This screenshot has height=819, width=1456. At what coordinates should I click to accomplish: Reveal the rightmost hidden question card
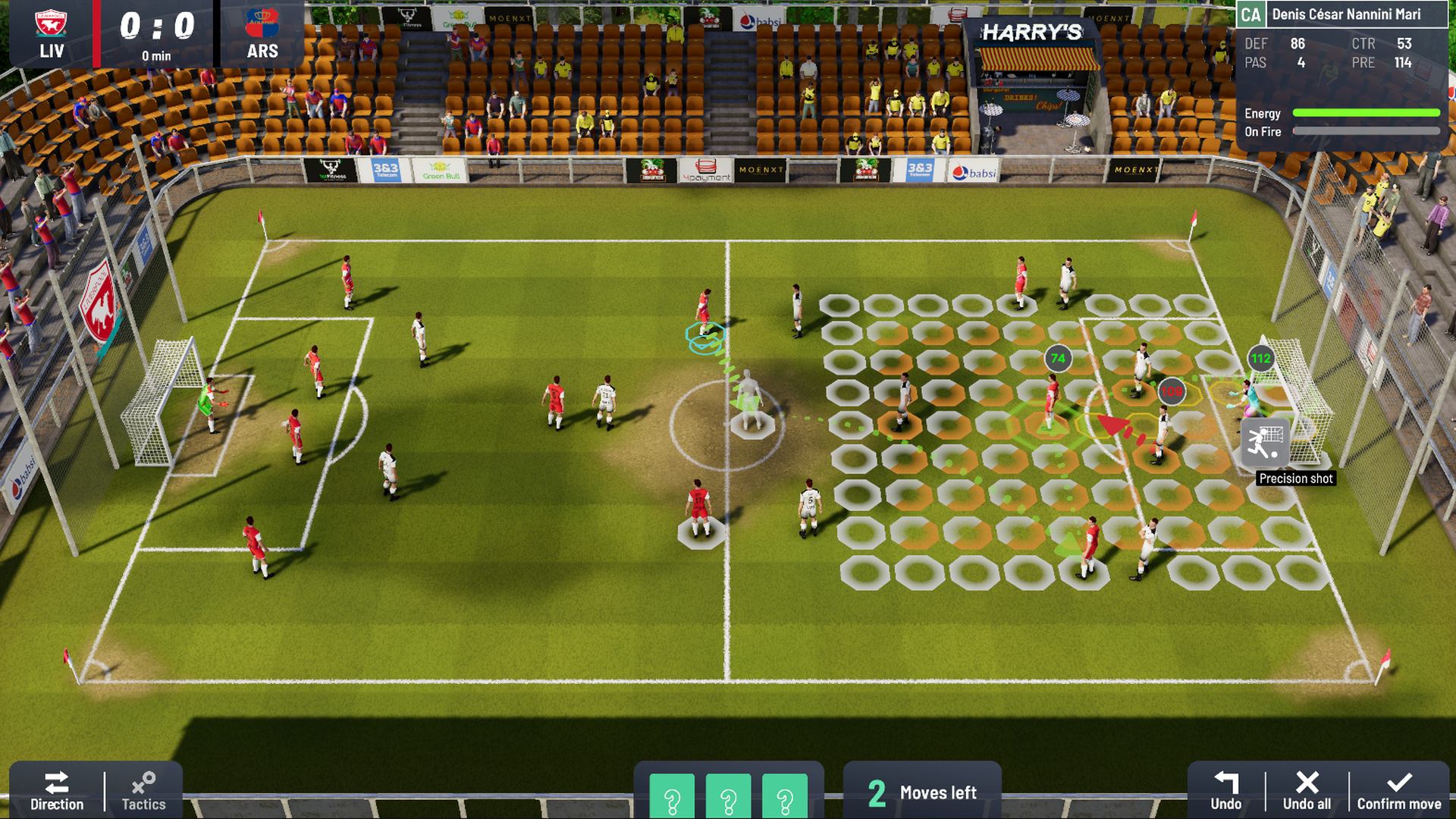(x=783, y=798)
